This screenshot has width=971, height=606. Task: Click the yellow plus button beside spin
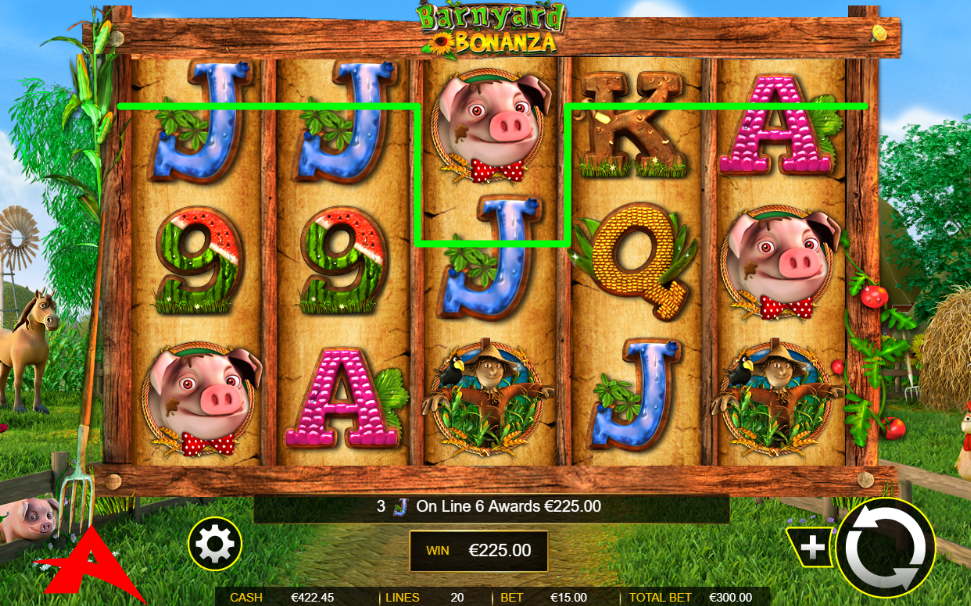pos(811,546)
